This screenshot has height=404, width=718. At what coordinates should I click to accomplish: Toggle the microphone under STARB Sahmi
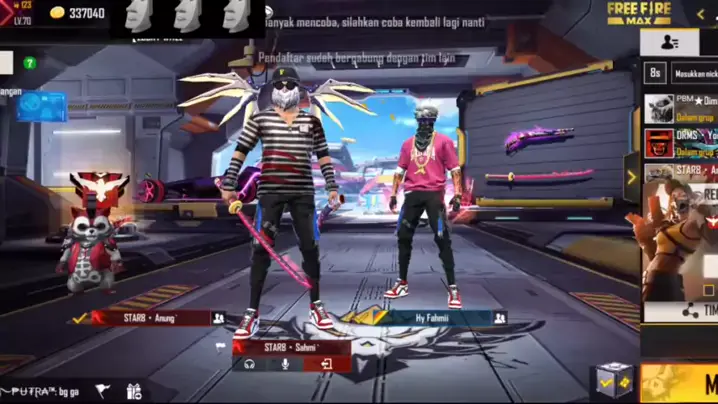point(285,365)
